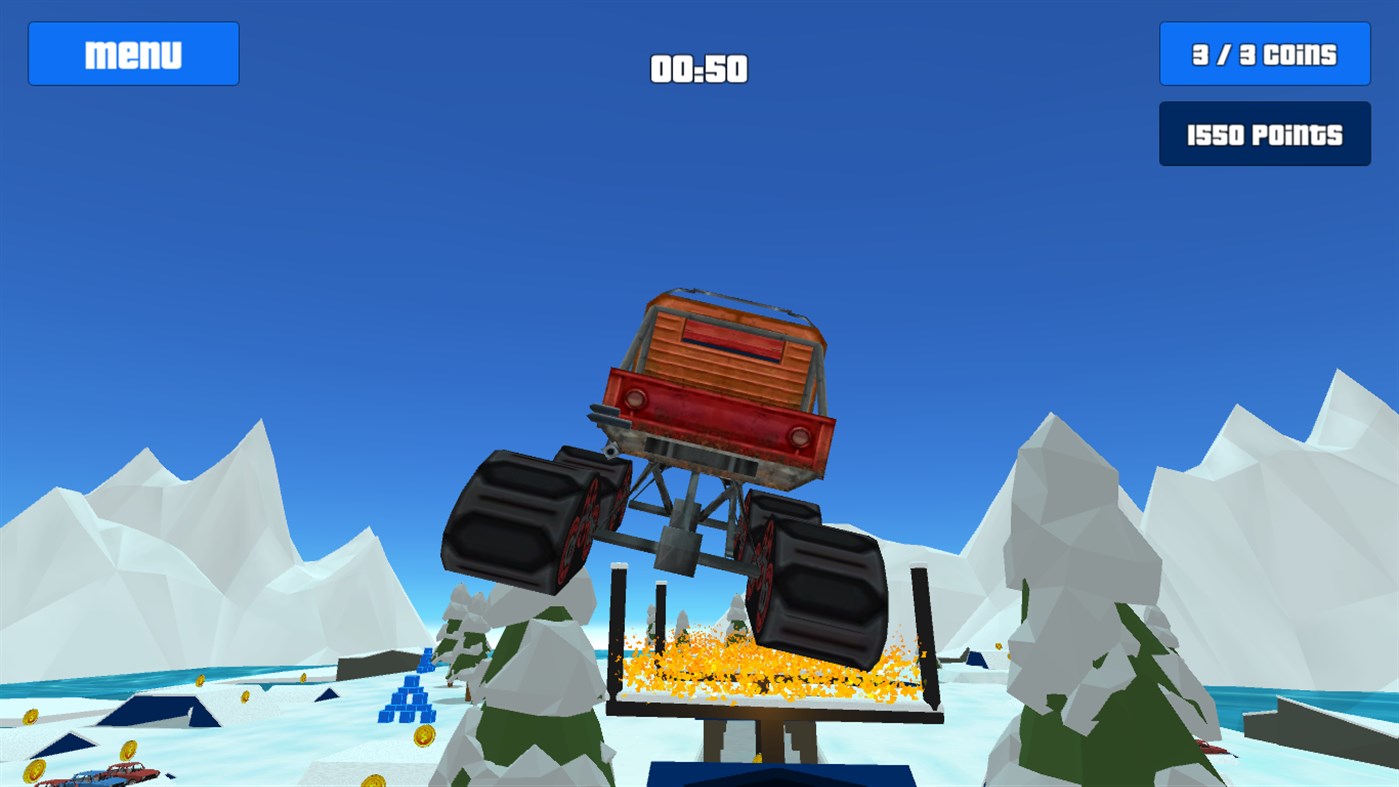This screenshot has width=1399, height=787.
Task: Click the coin at the bottom left corner
Action: [36, 770]
